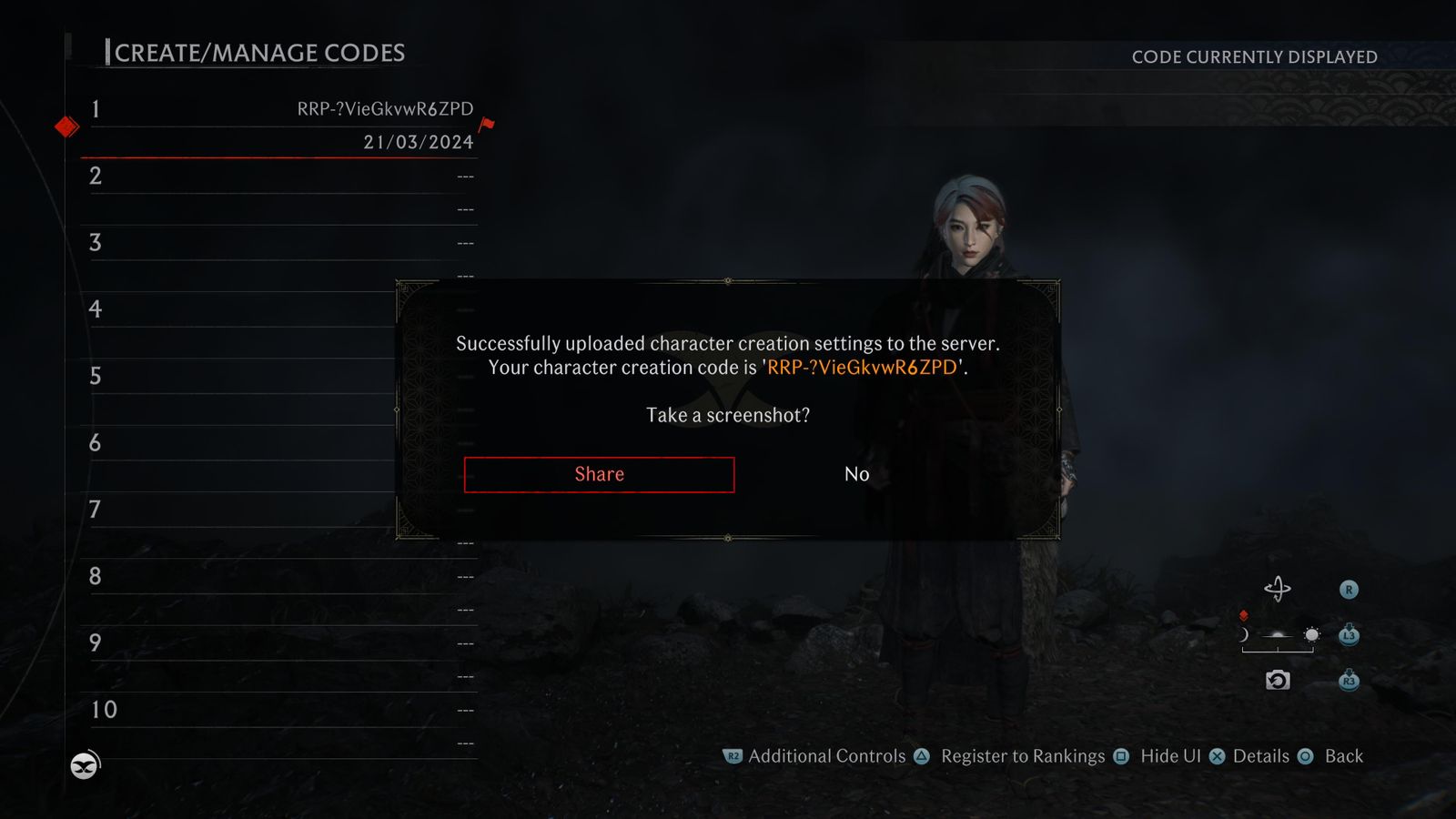This screenshot has height=819, width=1456.
Task: Click the red diamond marker beside code 1
Action: [65, 126]
